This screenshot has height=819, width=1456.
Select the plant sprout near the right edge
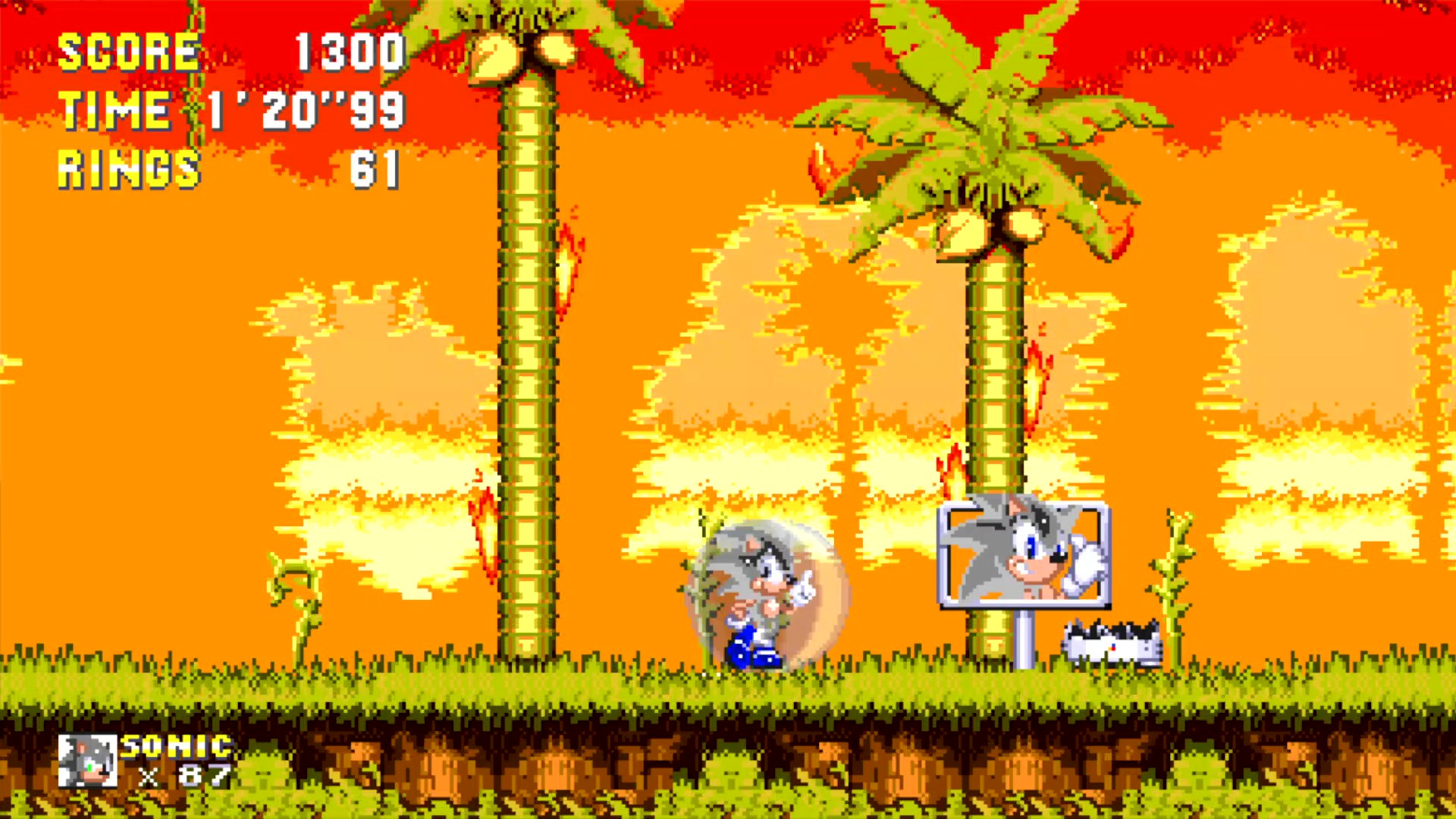point(1172,576)
